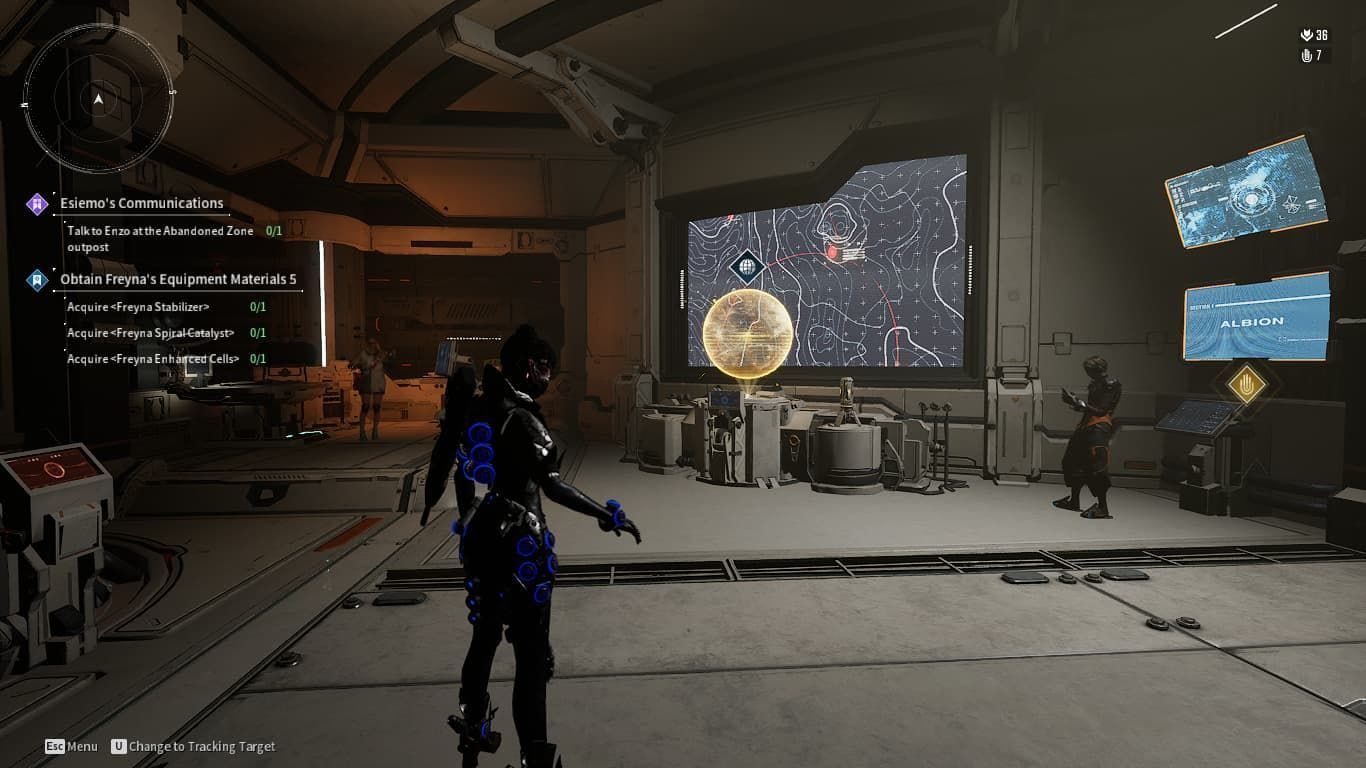This screenshot has height=768, width=1366.
Task: Click the descendant module currency icon showing 36
Action: click(x=1307, y=33)
